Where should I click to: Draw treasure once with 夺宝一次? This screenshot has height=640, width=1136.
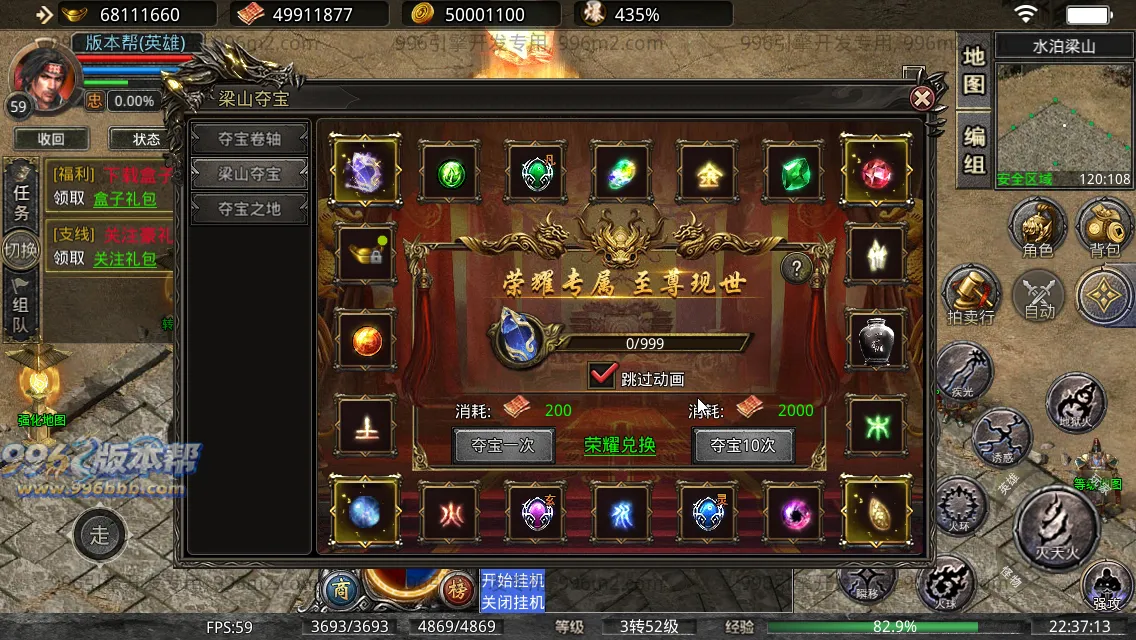tap(503, 445)
